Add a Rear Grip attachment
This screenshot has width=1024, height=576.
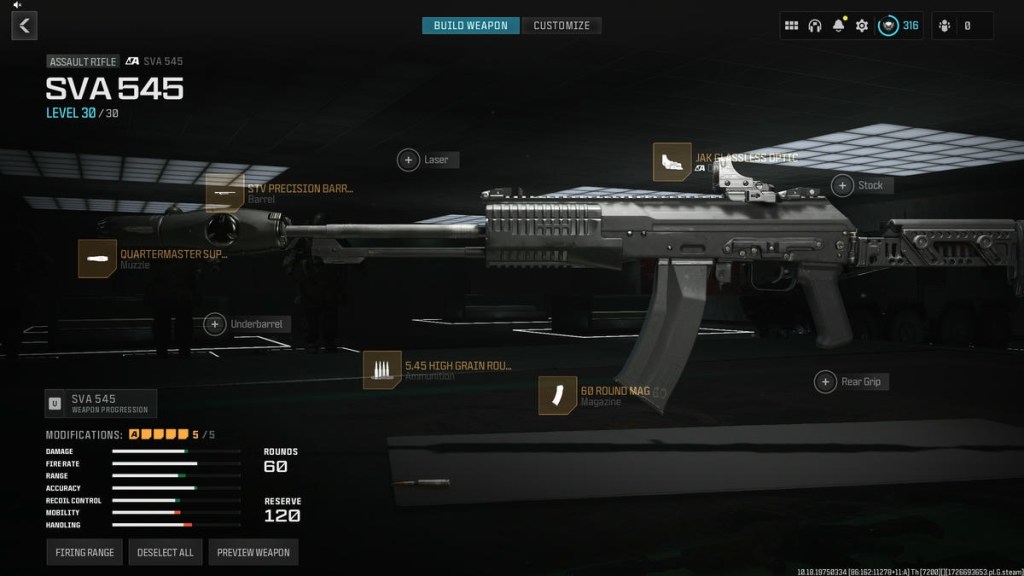pos(825,382)
